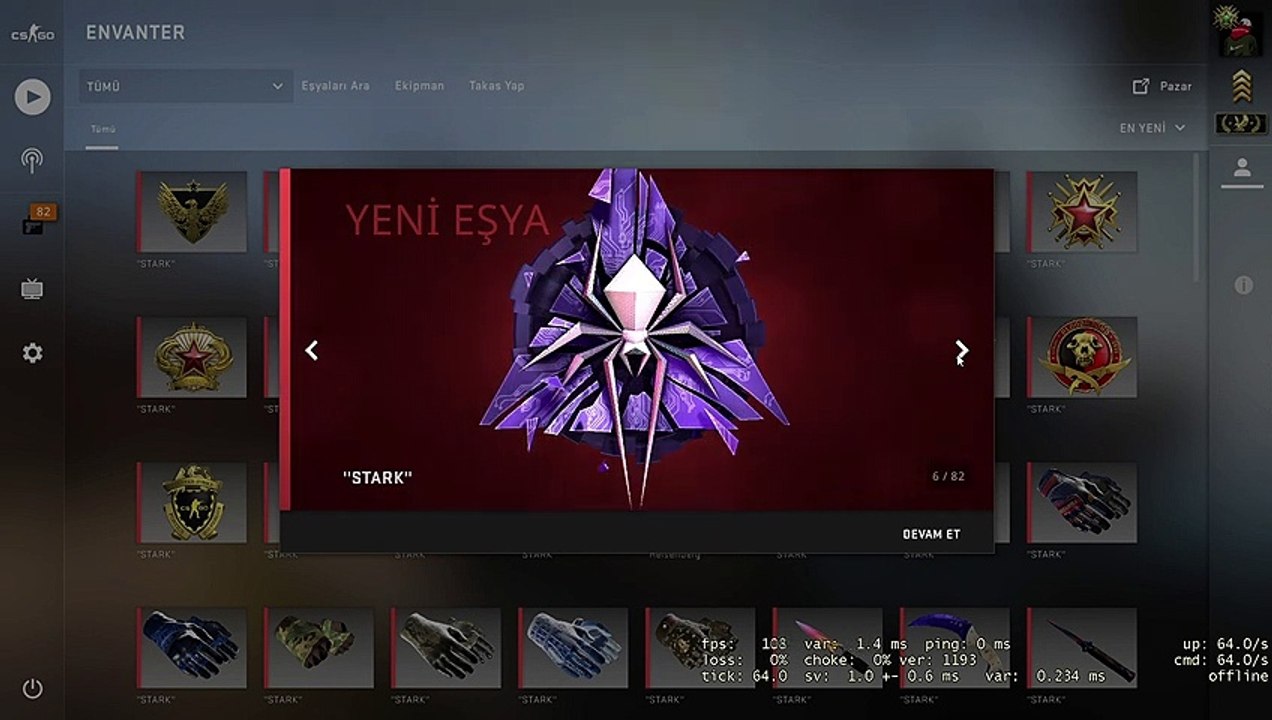Click the power quit icon

(32, 688)
